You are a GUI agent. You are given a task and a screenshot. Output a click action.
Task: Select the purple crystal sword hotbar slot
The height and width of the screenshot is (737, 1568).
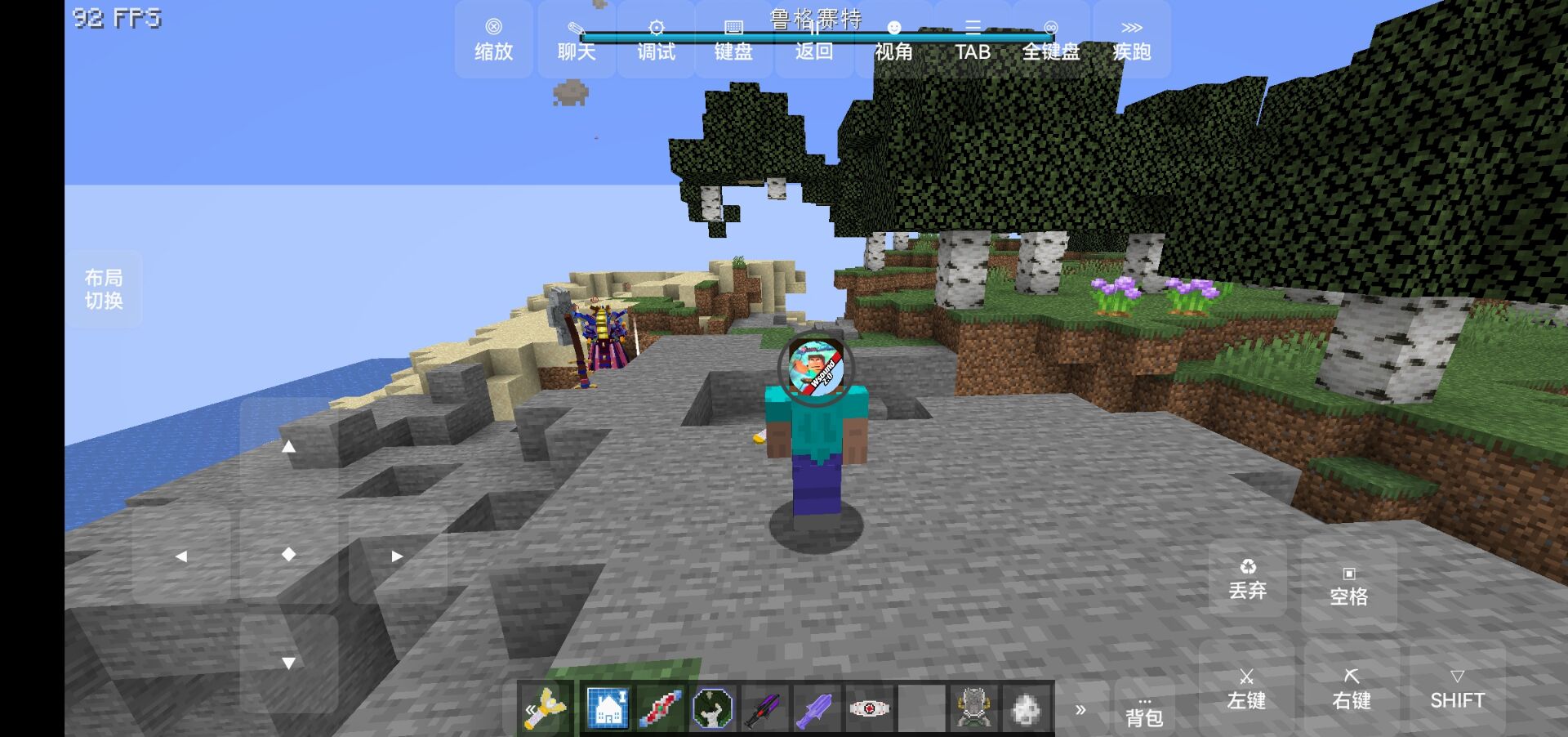click(x=816, y=708)
